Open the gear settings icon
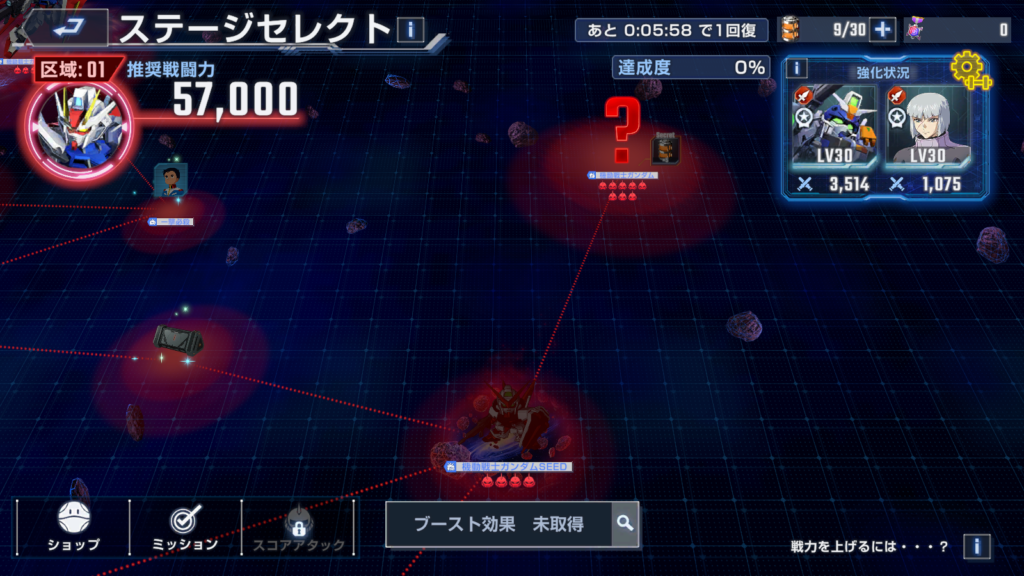The image size is (1024, 576). (x=968, y=70)
